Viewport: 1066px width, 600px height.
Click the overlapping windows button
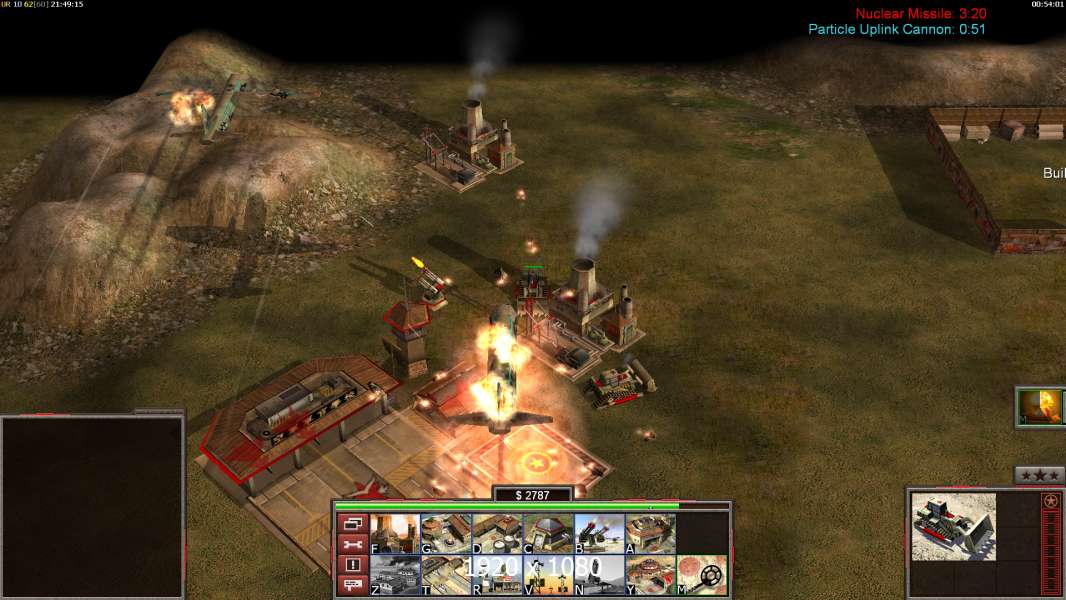352,523
